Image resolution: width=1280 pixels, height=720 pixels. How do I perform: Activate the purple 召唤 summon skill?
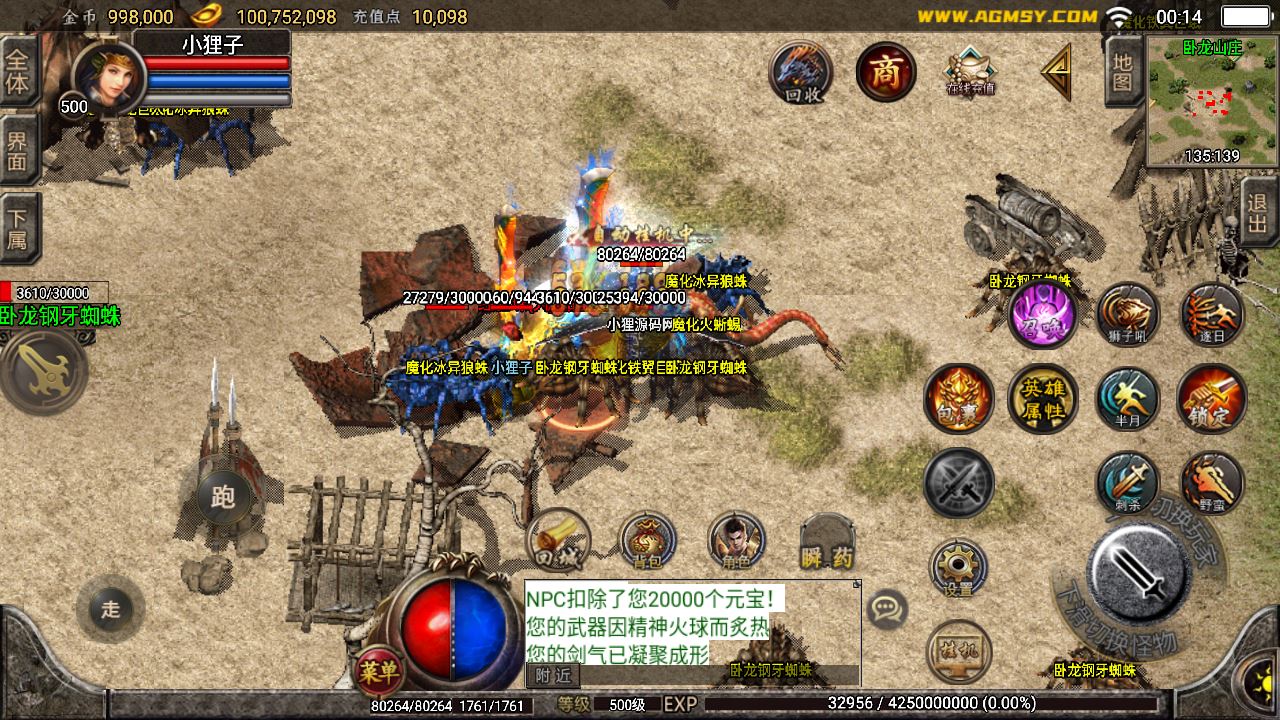(x=1042, y=314)
